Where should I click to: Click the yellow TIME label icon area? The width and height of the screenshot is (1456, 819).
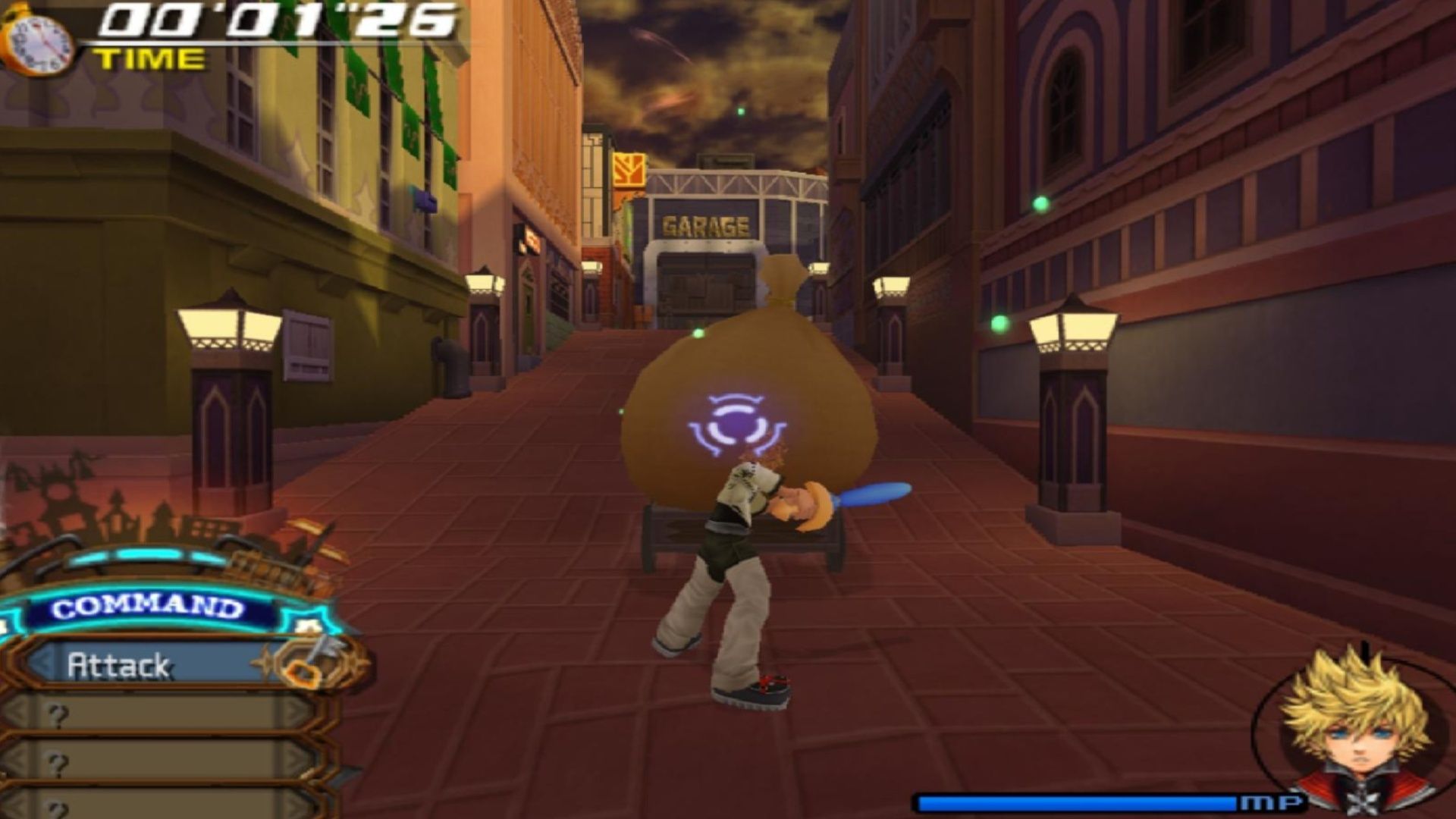(x=149, y=58)
